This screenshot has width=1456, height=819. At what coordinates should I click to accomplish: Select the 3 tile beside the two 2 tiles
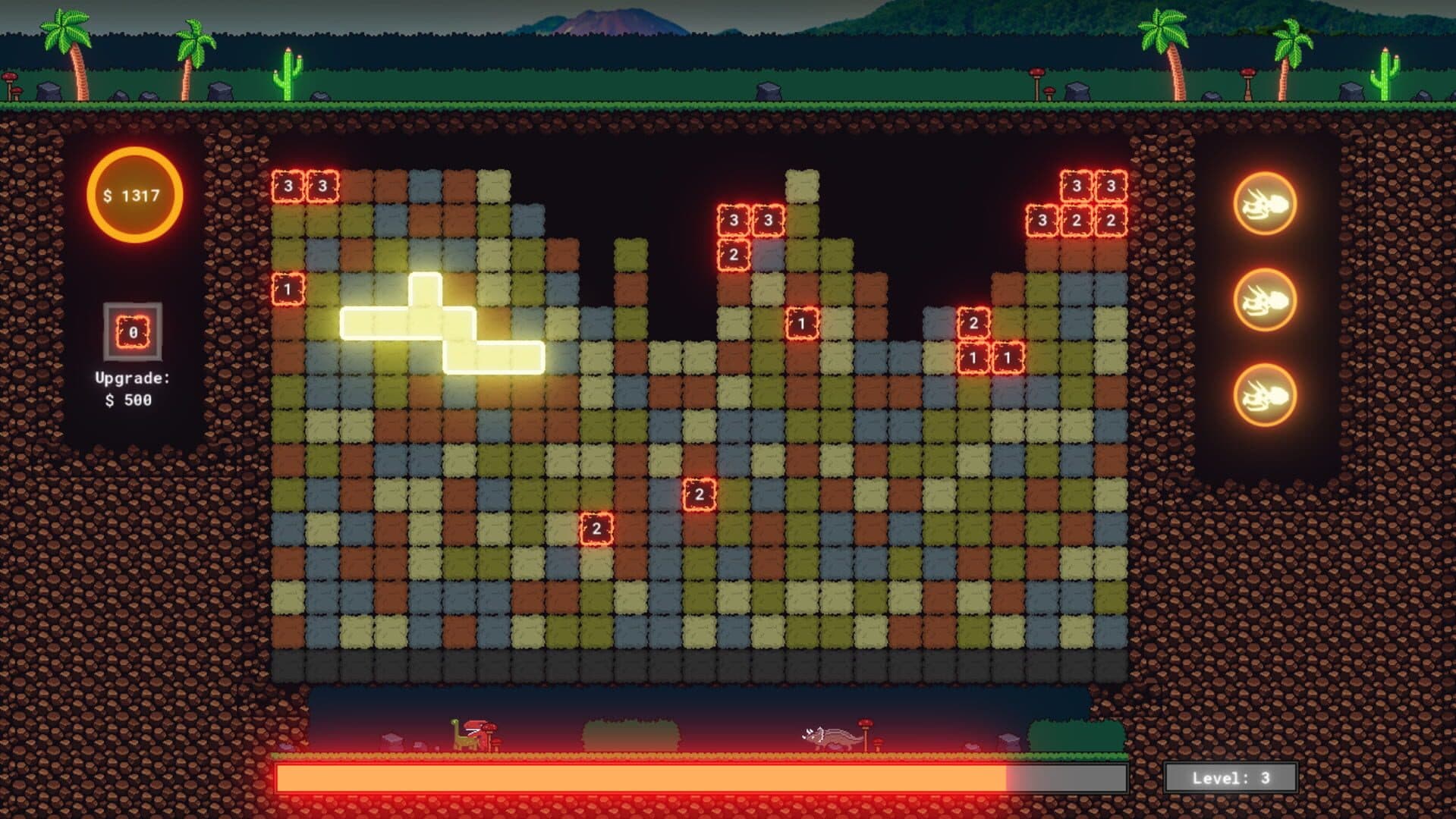pos(1042,221)
